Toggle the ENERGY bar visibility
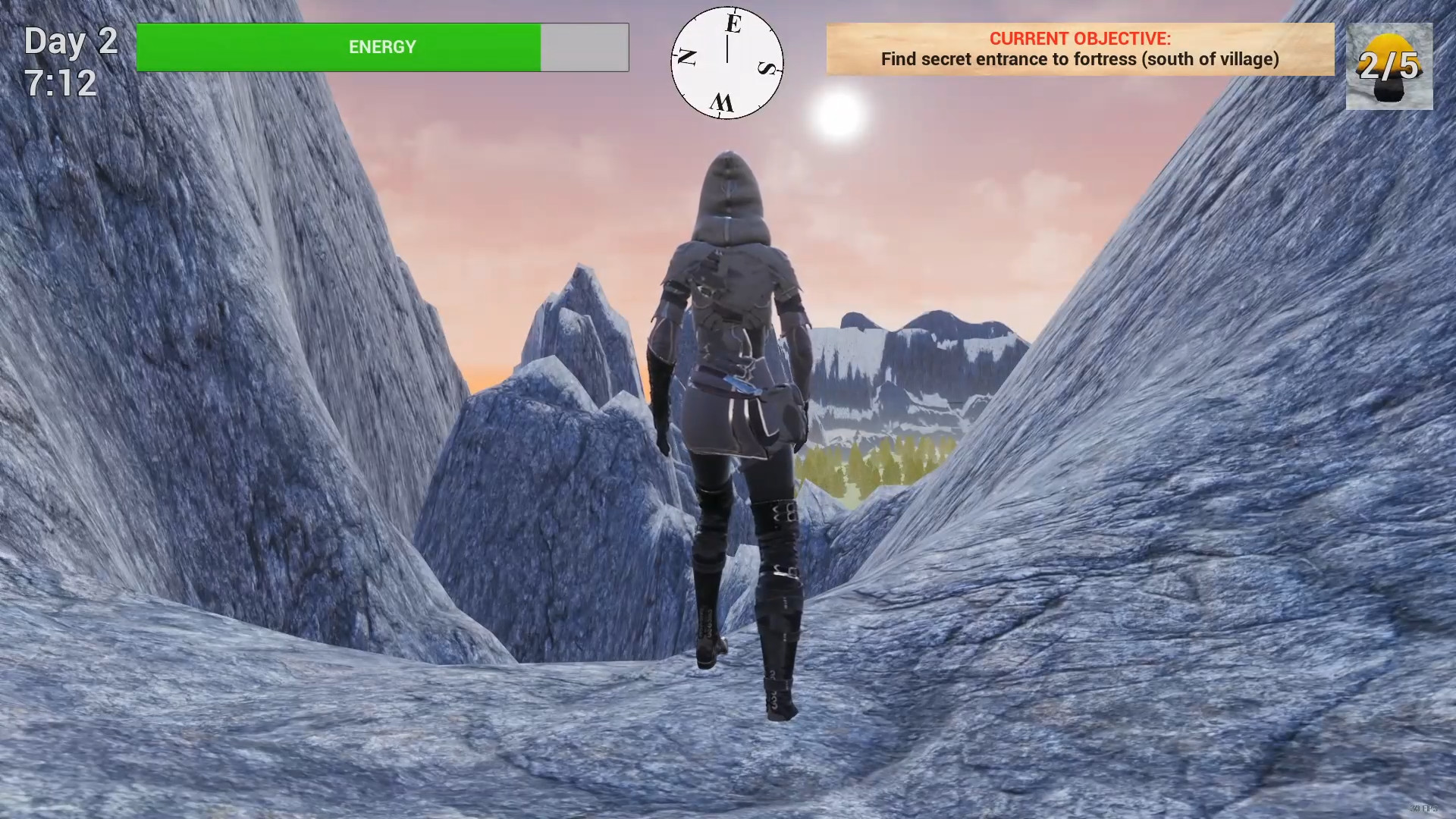Screen dimensions: 1456x819 (x=381, y=47)
